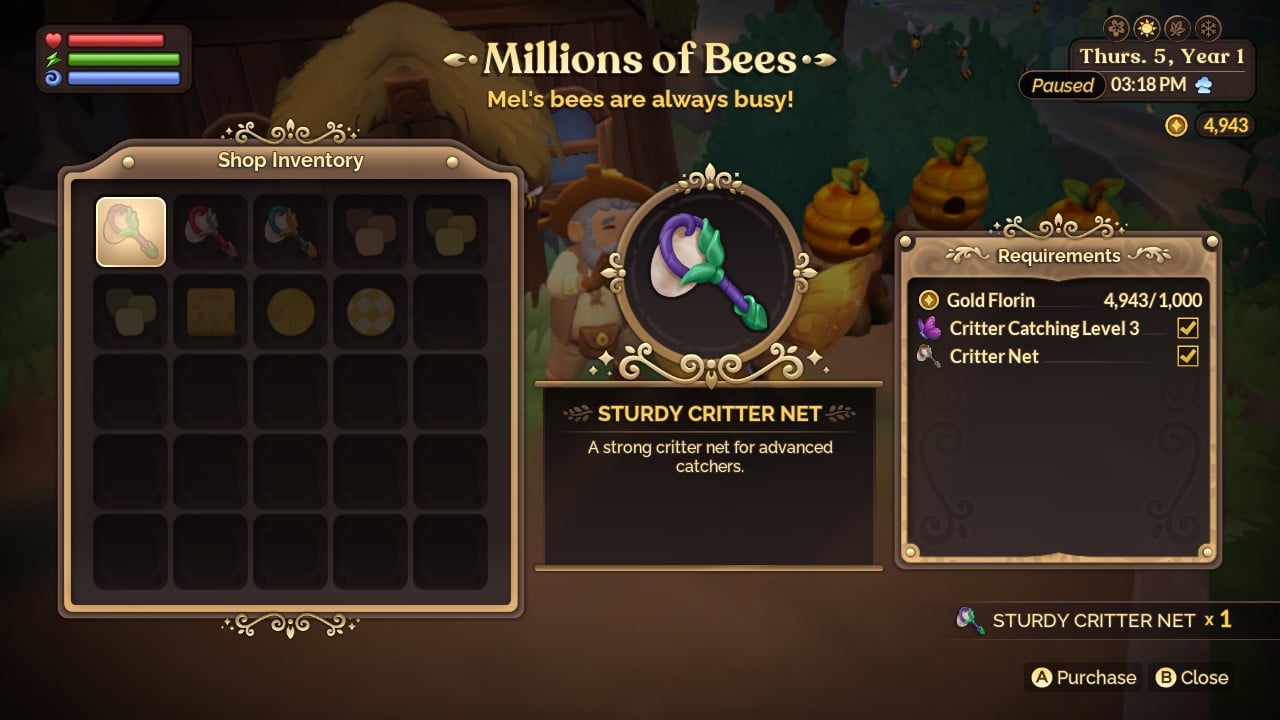
Task: Click the cloudy weather icon
Action: tap(1207, 86)
